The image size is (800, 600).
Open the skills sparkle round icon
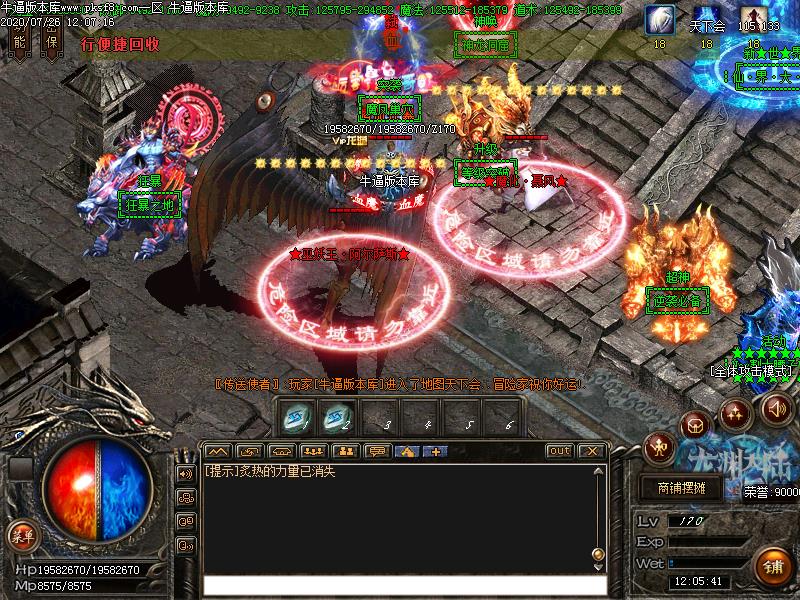[x=735, y=412]
